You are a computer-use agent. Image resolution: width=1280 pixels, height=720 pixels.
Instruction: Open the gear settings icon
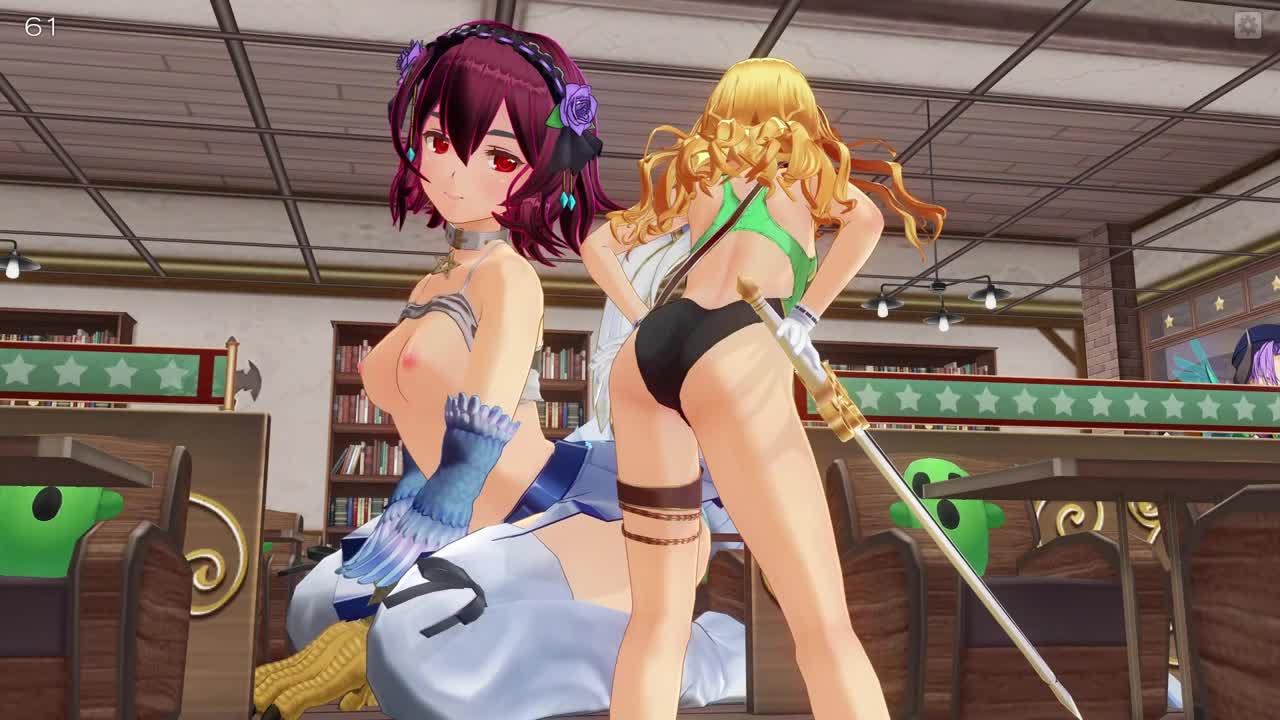pyautogui.click(x=1247, y=25)
